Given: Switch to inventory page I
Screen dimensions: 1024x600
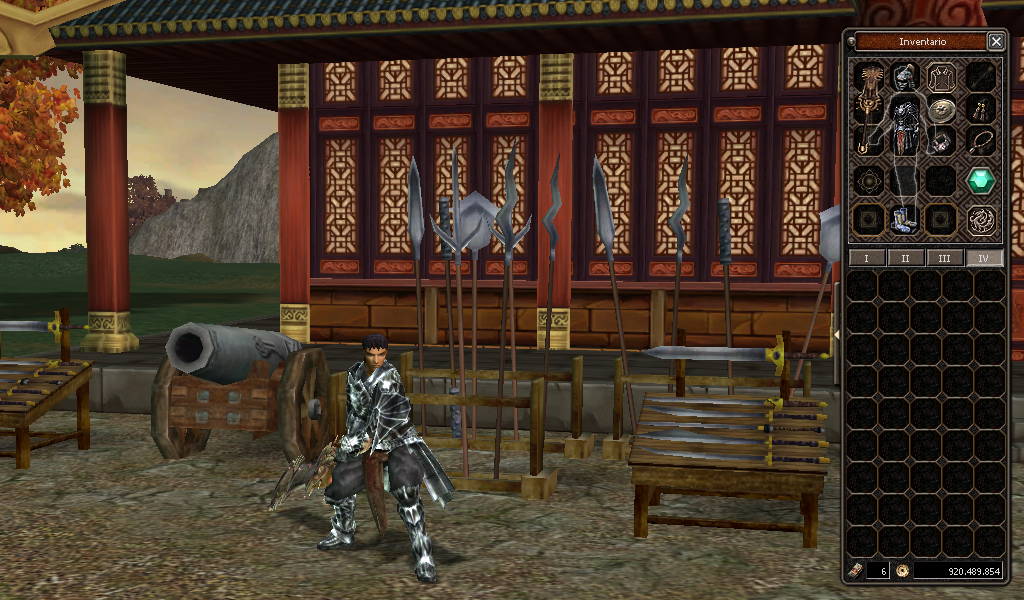Looking at the screenshot, I should 866,258.
